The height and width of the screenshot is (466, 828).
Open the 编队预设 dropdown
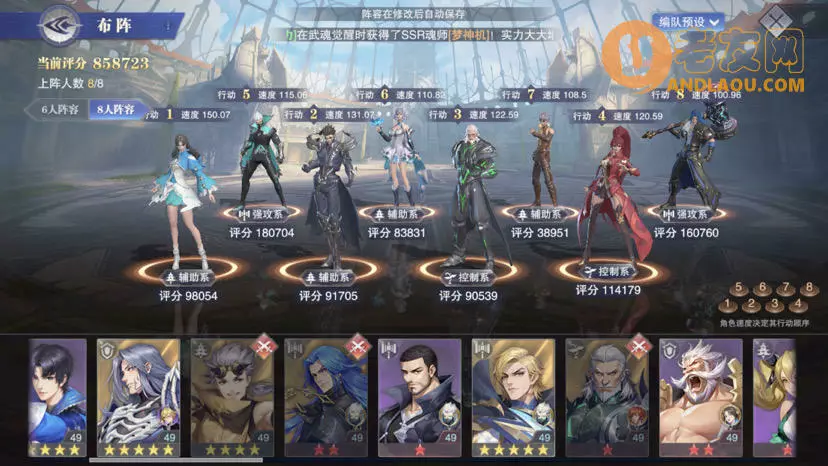coord(689,20)
